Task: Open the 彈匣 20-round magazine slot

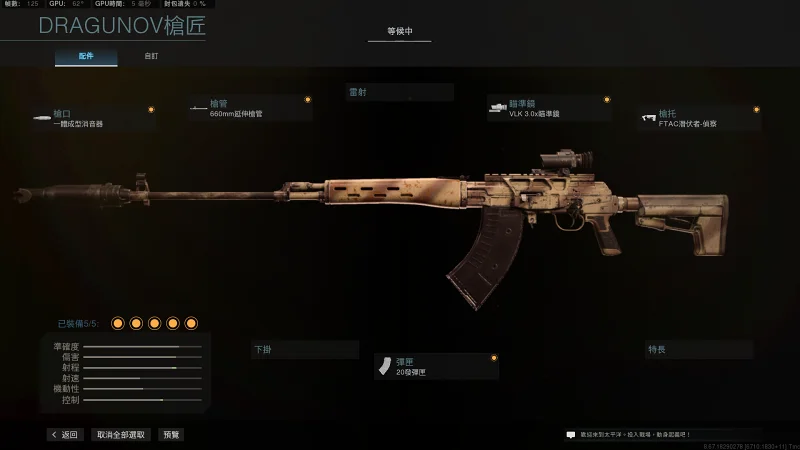Action: coord(436,367)
